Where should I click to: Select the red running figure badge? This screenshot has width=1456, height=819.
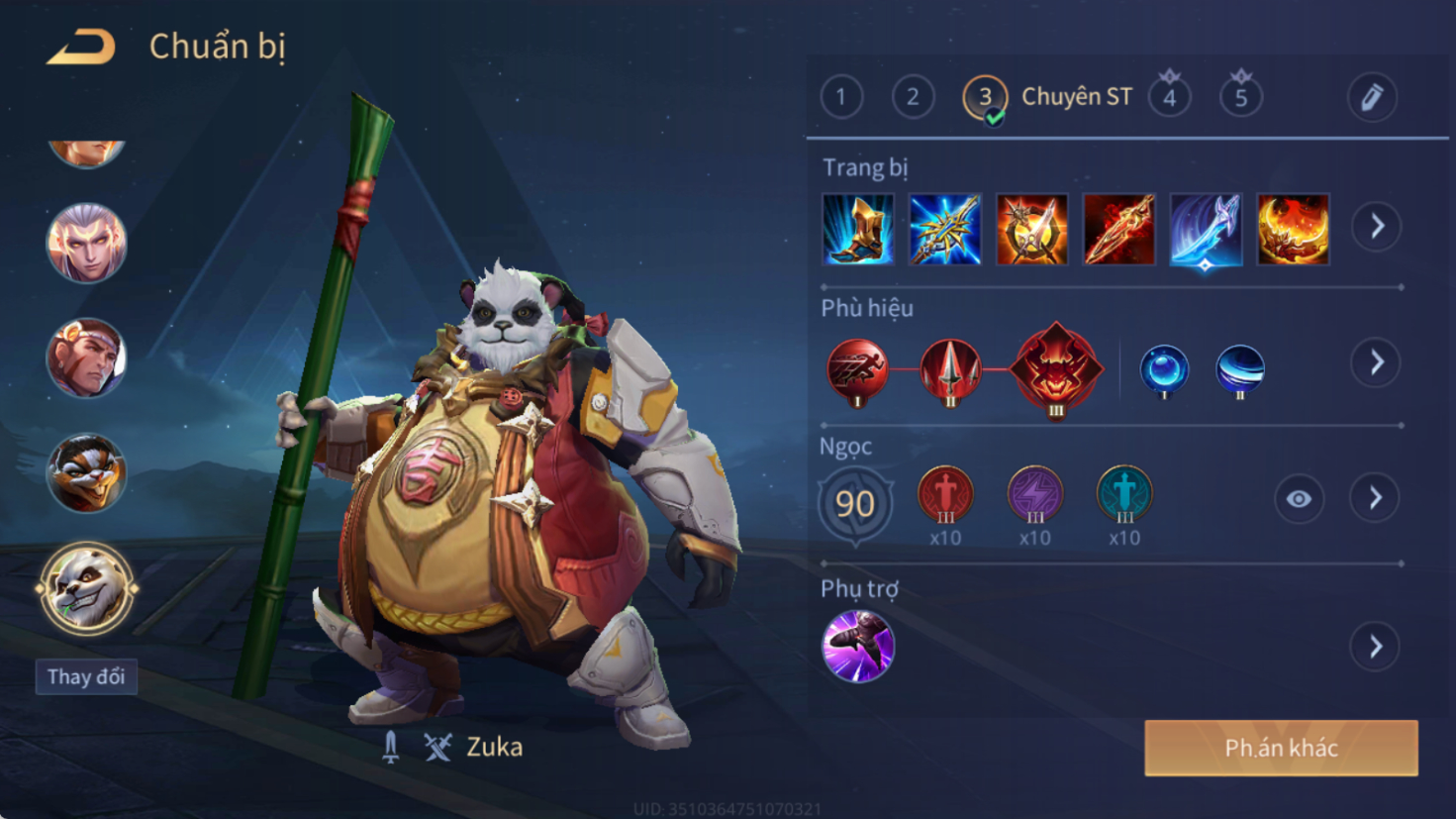[857, 369]
